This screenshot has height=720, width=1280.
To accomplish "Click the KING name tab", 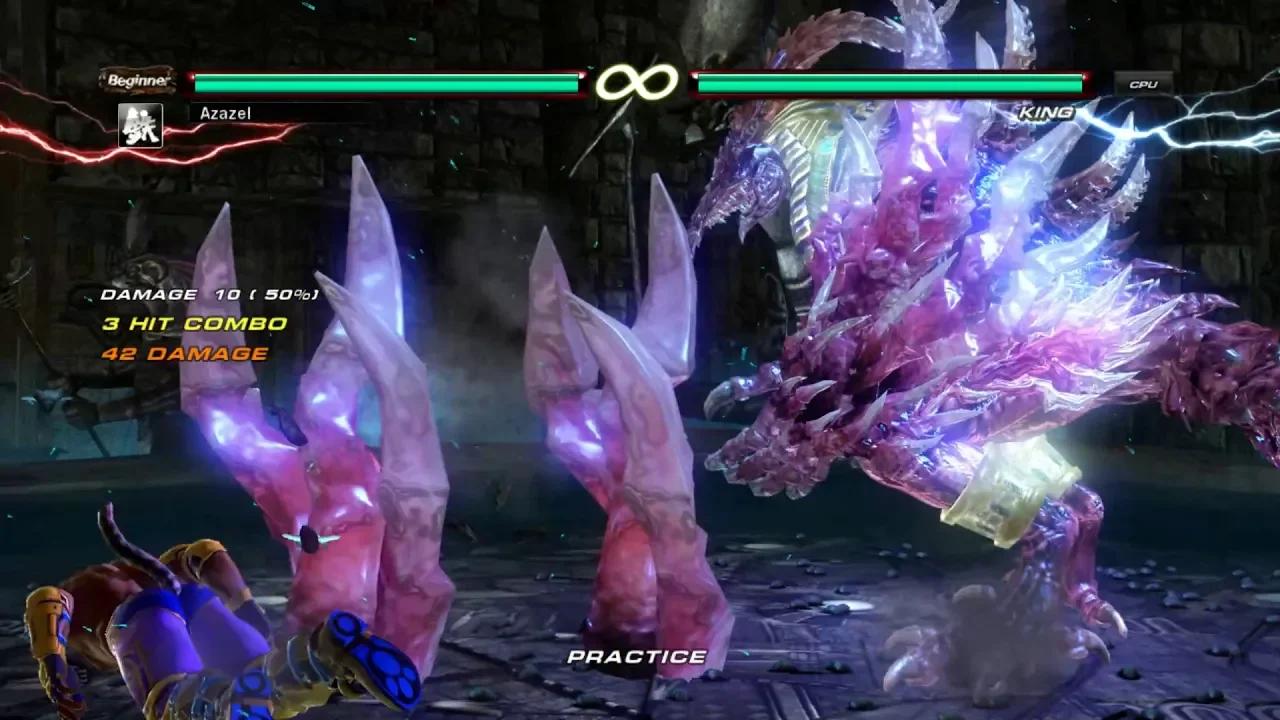I will click(x=1046, y=113).
